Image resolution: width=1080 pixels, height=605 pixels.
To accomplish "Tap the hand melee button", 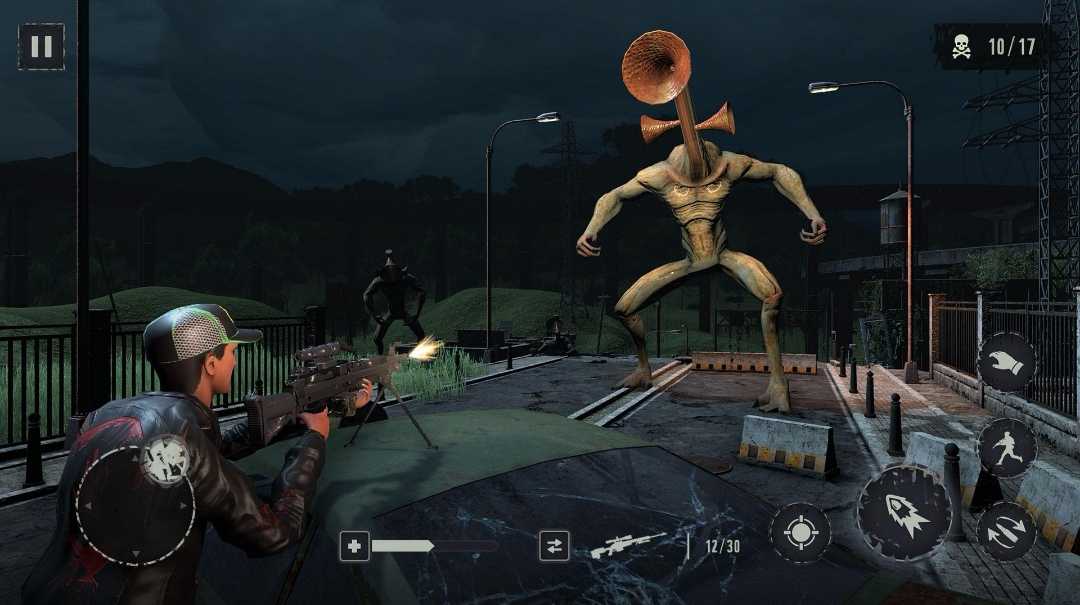I will tap(1006, 362).
